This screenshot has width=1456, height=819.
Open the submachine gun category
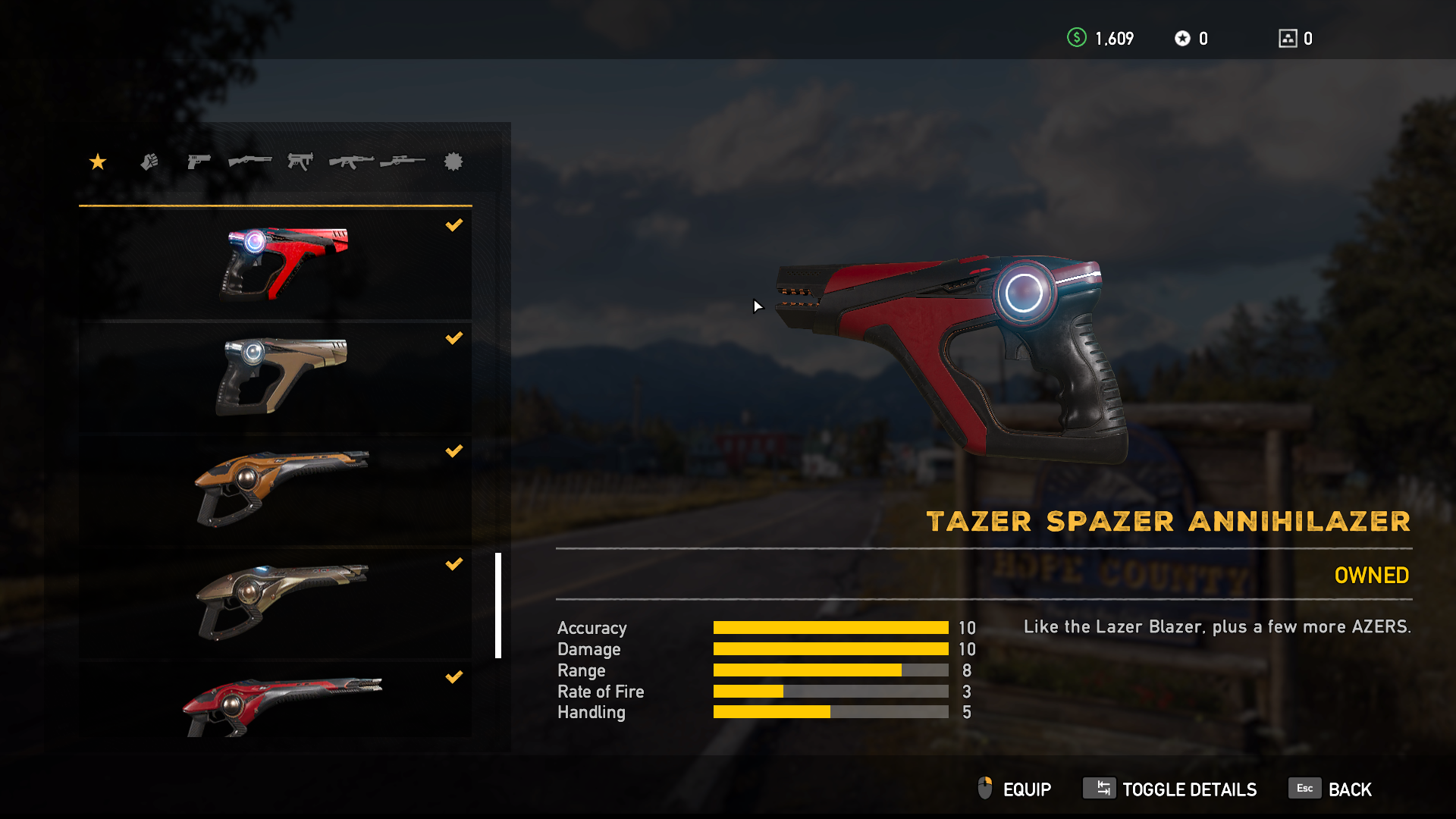point(300,162)
